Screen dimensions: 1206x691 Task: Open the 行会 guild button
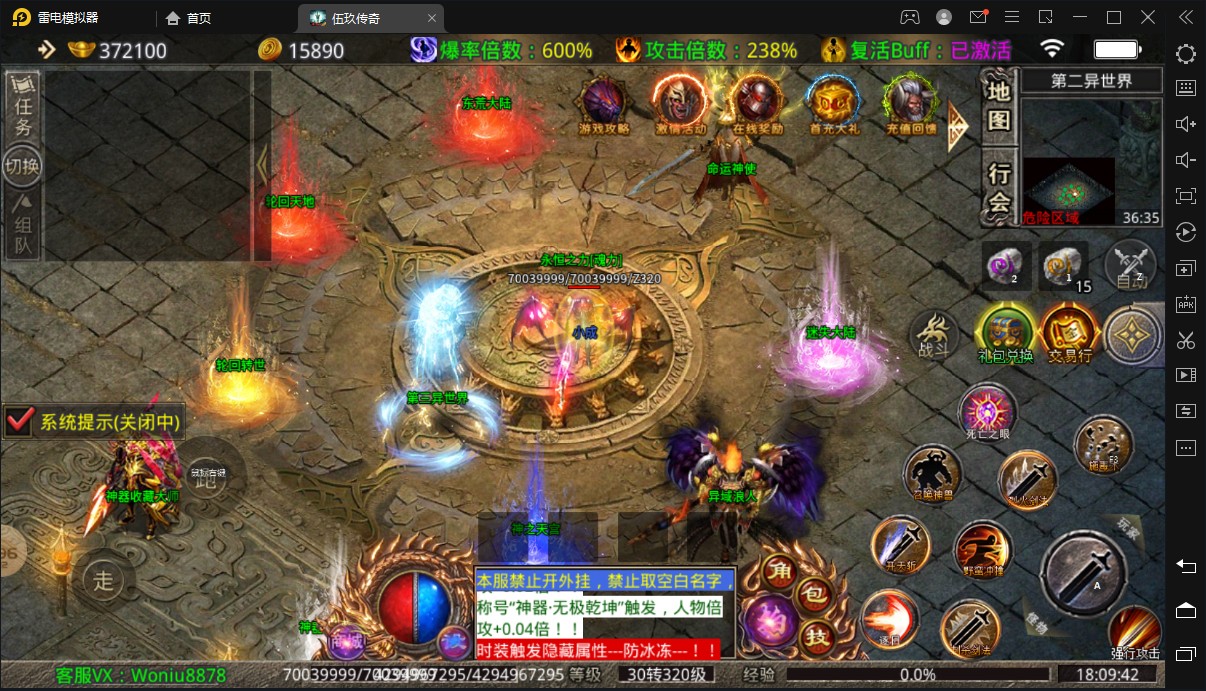tap(999, 187)
